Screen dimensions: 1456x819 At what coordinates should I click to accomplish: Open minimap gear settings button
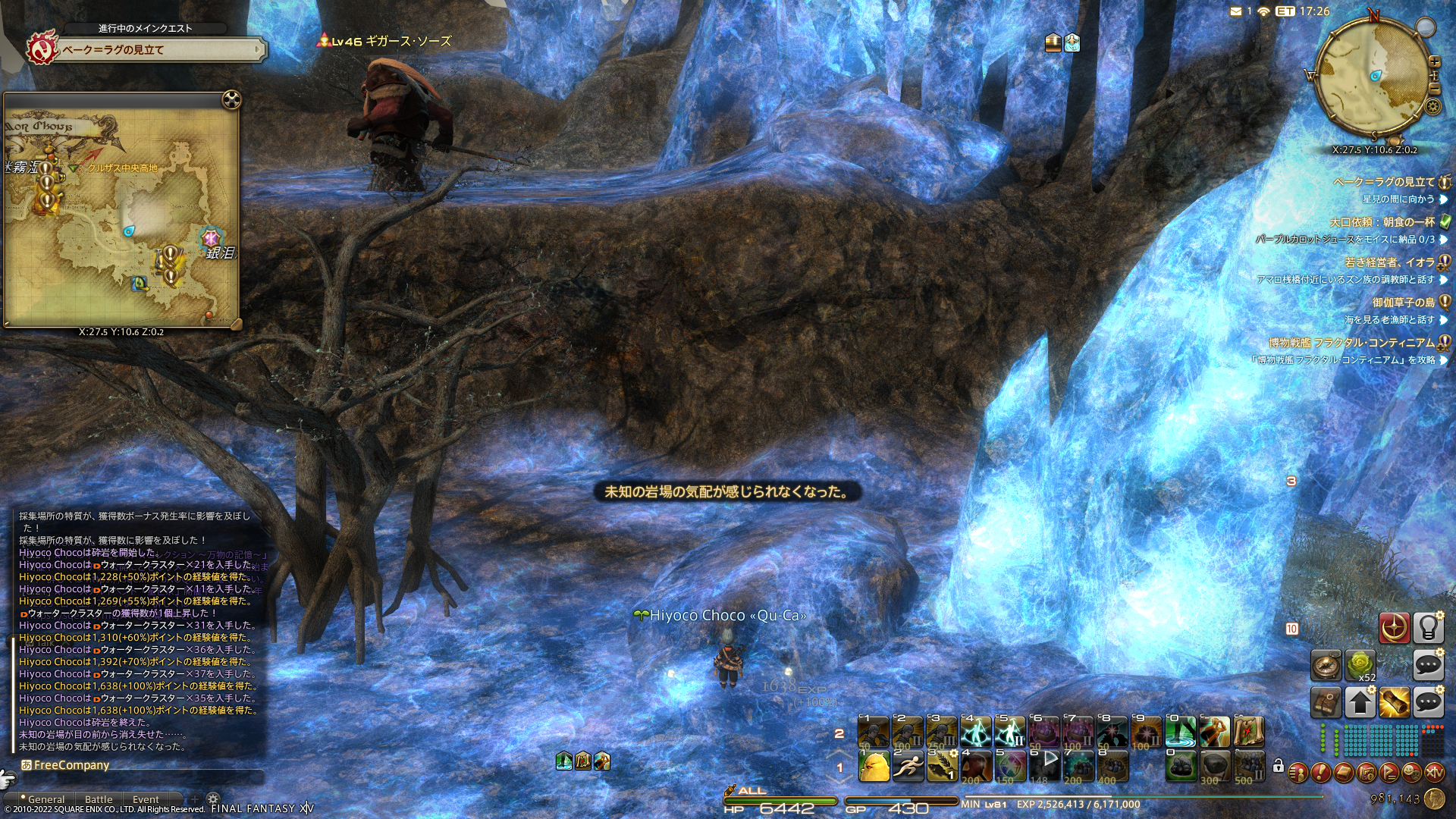(x=1432, y=107)
